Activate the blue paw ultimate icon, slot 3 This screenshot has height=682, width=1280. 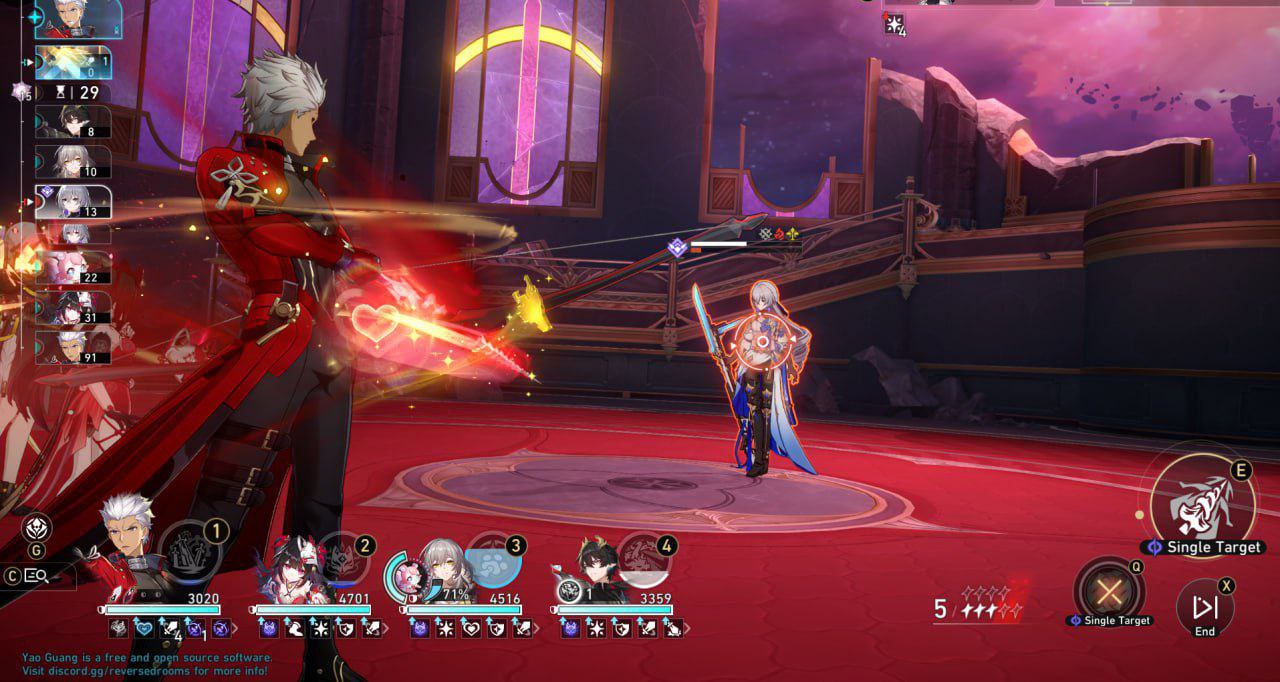click(x=492, y=558)
